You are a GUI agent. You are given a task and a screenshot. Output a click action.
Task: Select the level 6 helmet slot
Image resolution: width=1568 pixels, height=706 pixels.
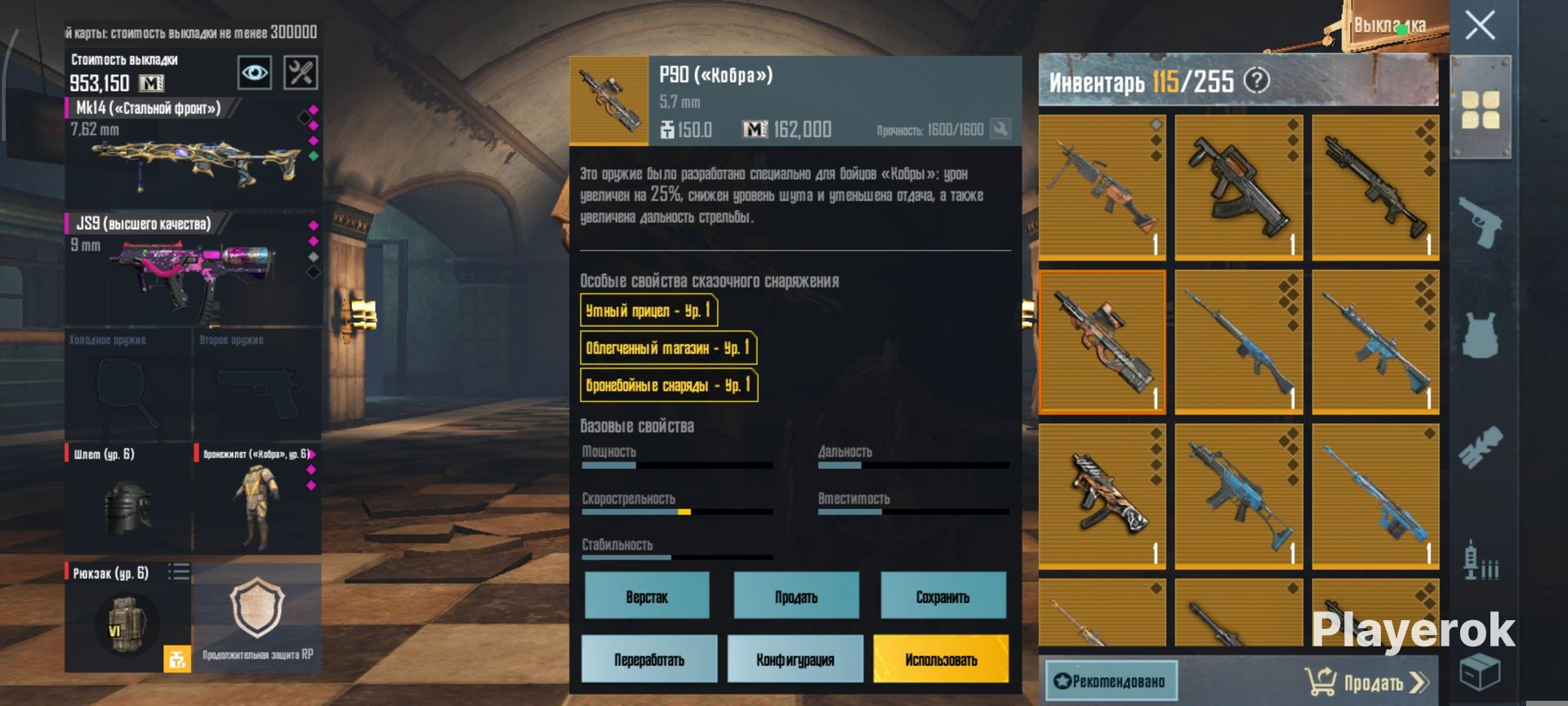pos(128,498)
